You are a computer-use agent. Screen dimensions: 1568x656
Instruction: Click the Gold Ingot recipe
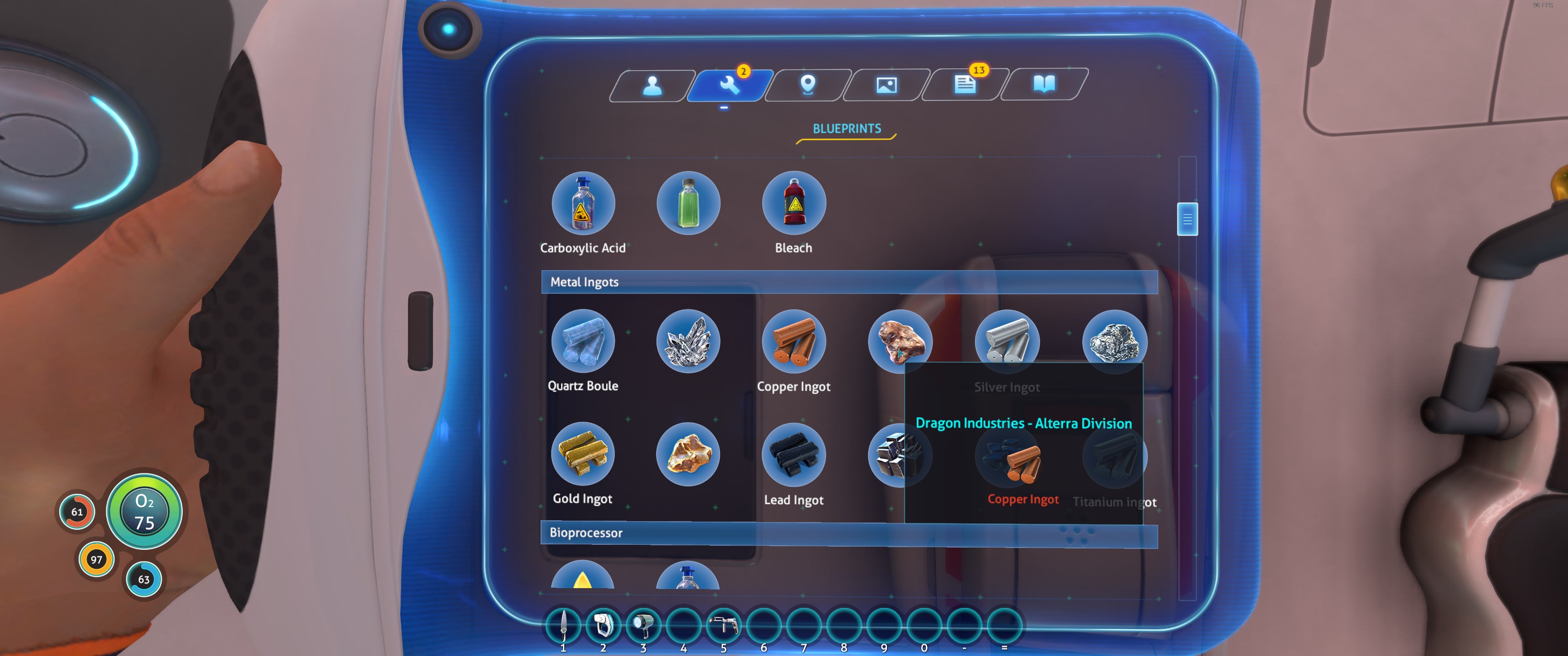[x=583, y=454]
